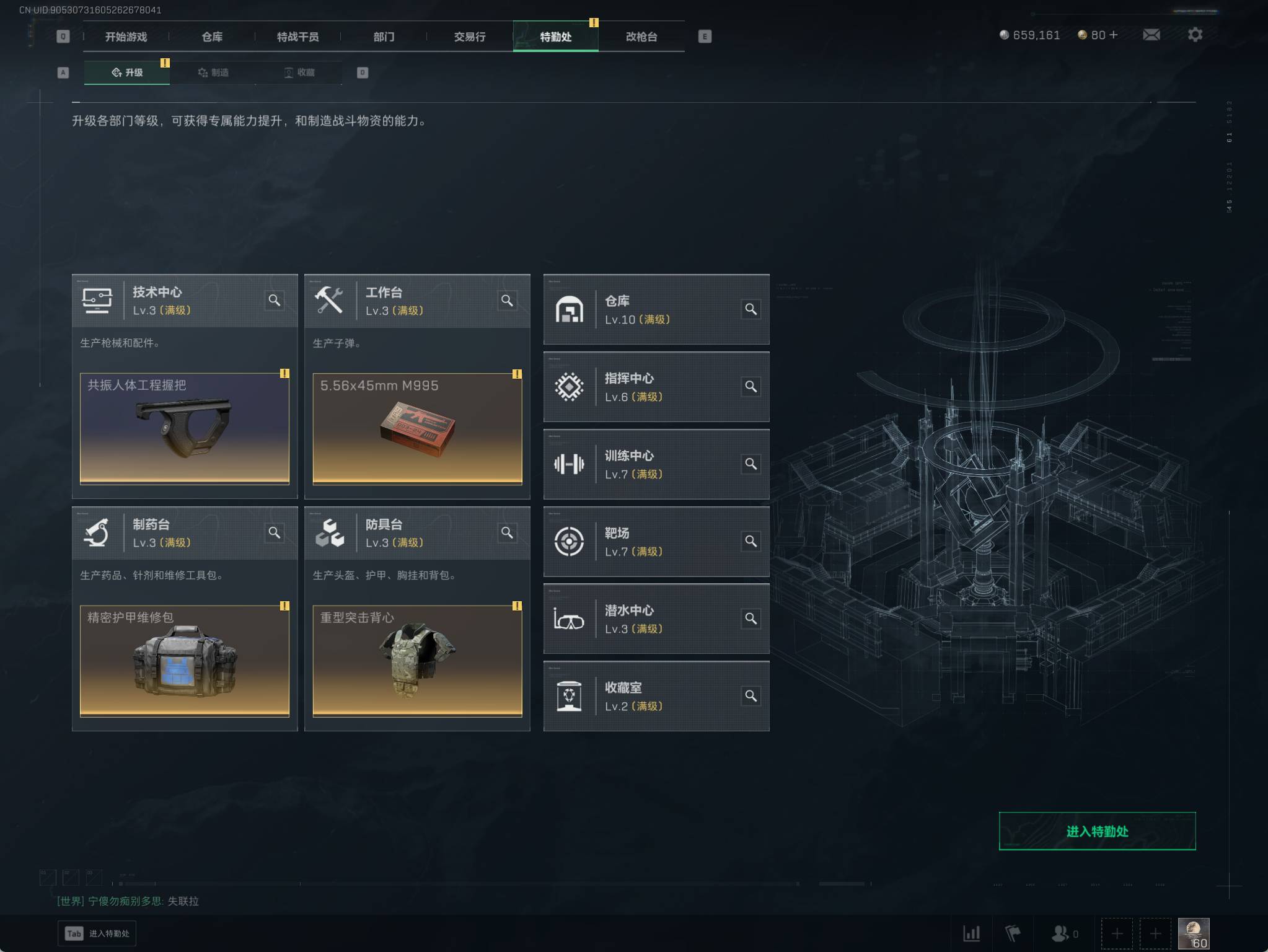Screen dimensions: 1268x952
Task: Choose the 精密护甲维修包 item card
Action: point(185,661)
